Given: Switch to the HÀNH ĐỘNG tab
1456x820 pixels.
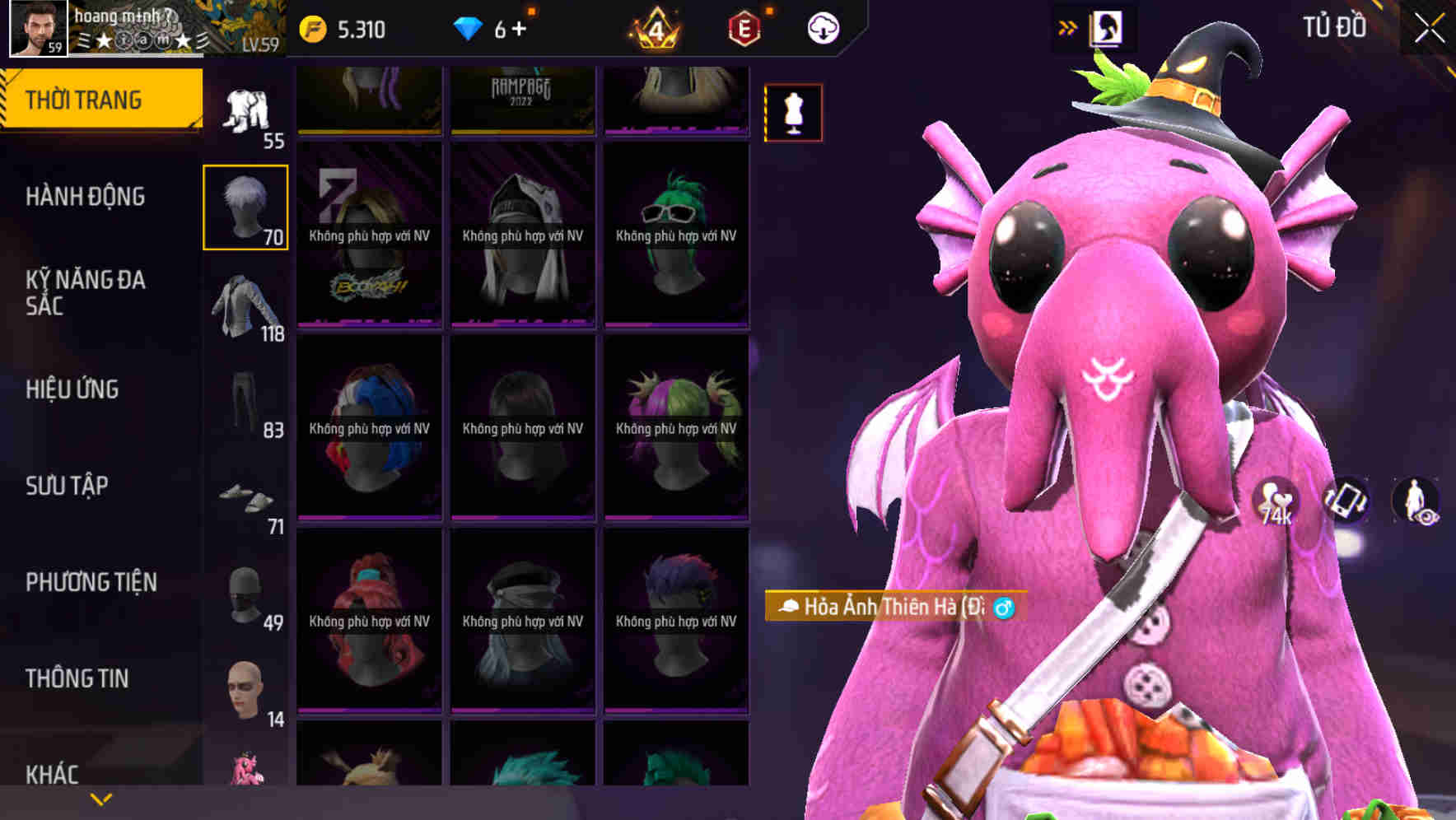Looking at the screenshot, I should [x=86, y=198].
